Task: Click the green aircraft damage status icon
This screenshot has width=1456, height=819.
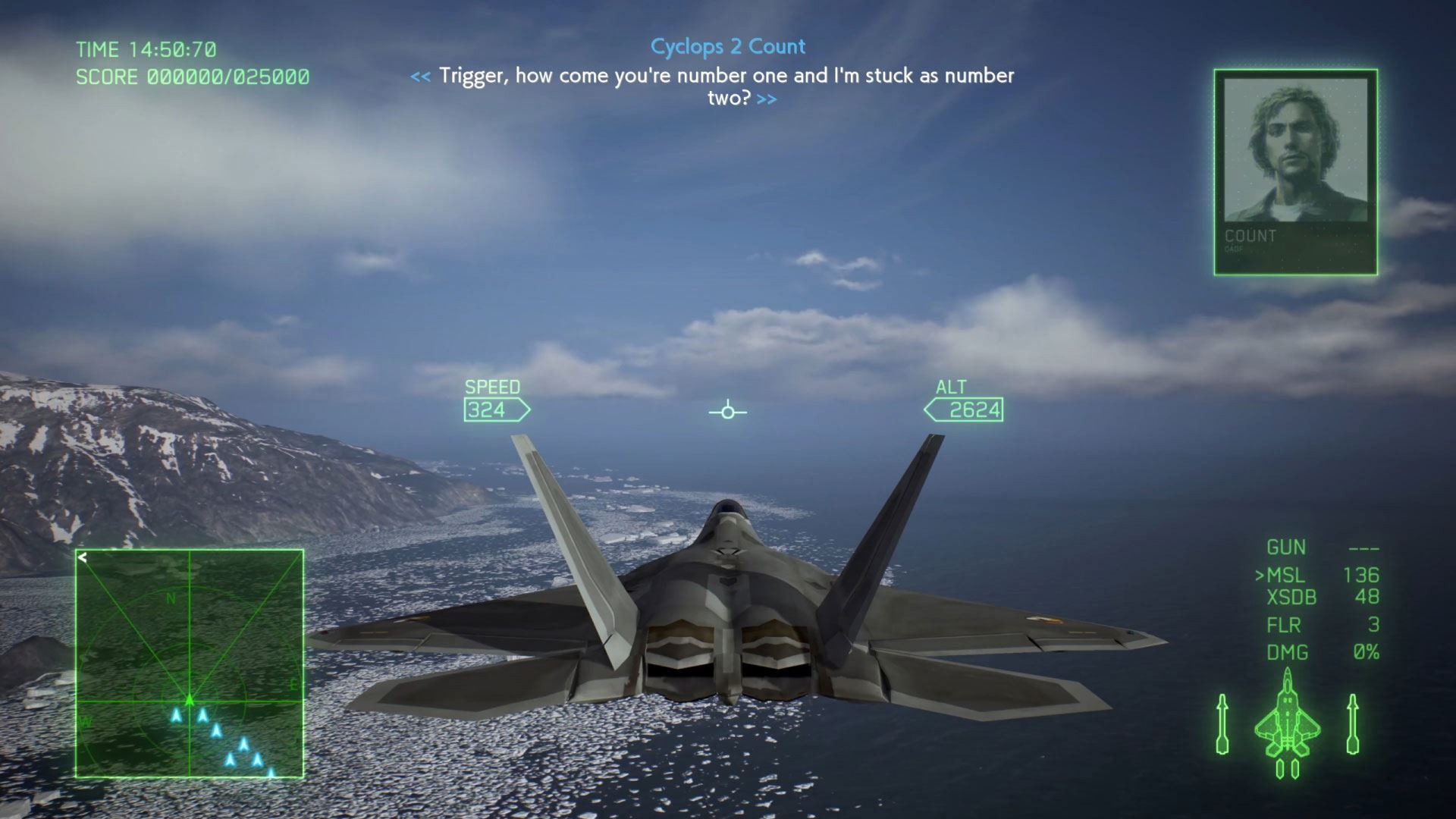Action: (1287, 724)
